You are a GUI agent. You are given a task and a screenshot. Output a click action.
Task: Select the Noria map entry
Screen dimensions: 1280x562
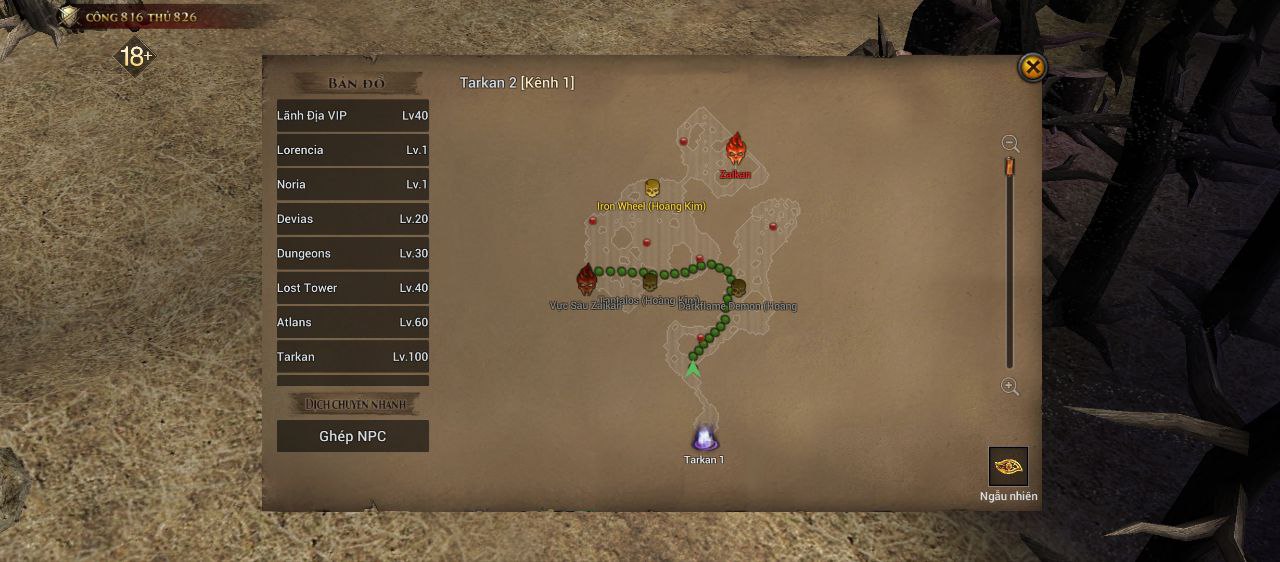(x=352, y=185)
